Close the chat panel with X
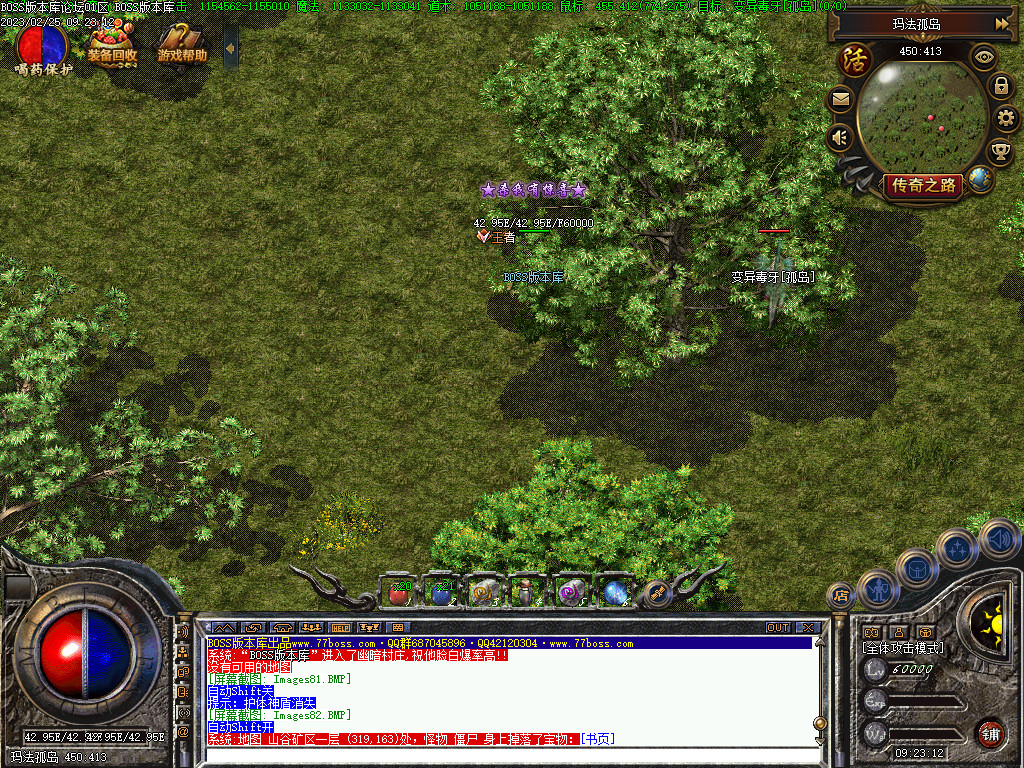The image size is (1024, 768). pyautogui.click(x=808, y=628)
